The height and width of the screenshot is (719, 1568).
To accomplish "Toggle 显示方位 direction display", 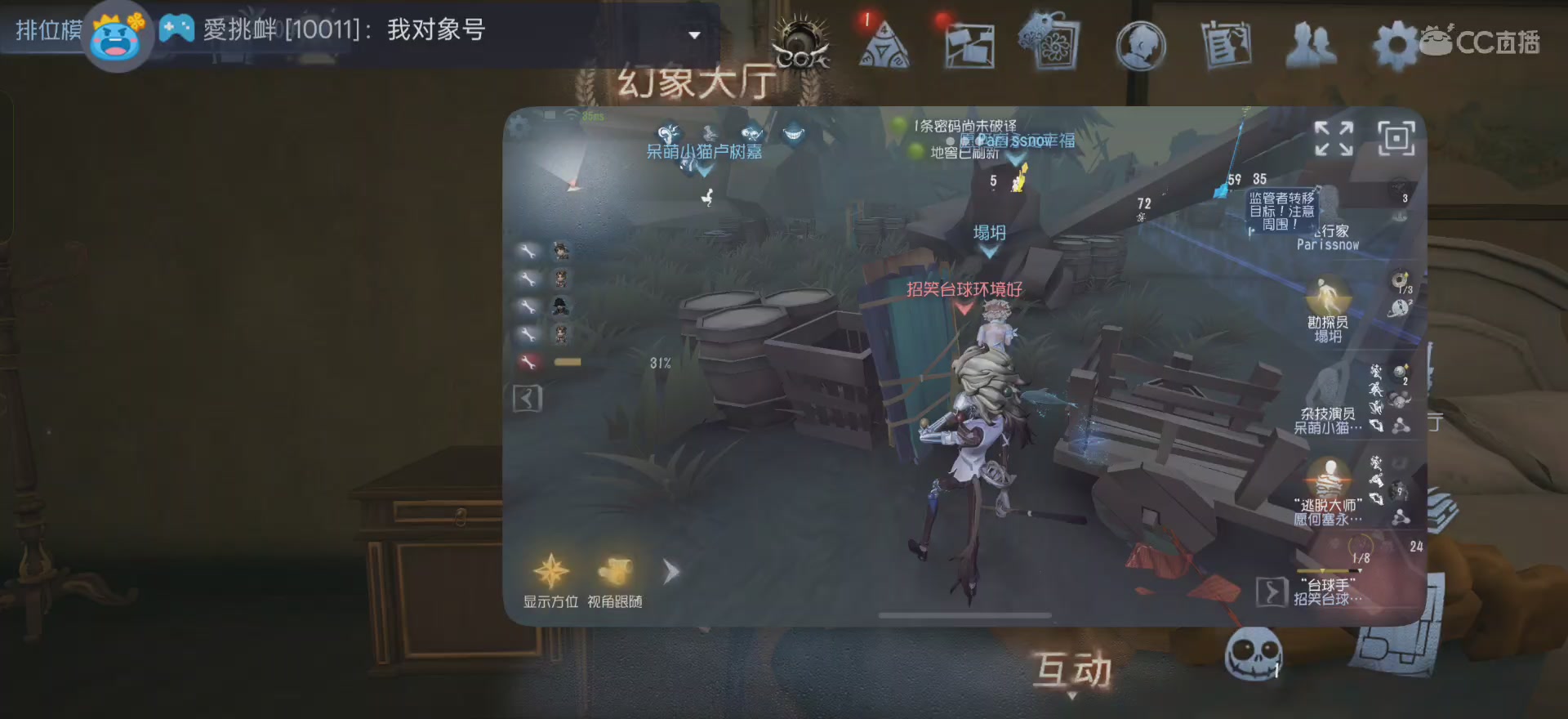I will coord(551,572).
